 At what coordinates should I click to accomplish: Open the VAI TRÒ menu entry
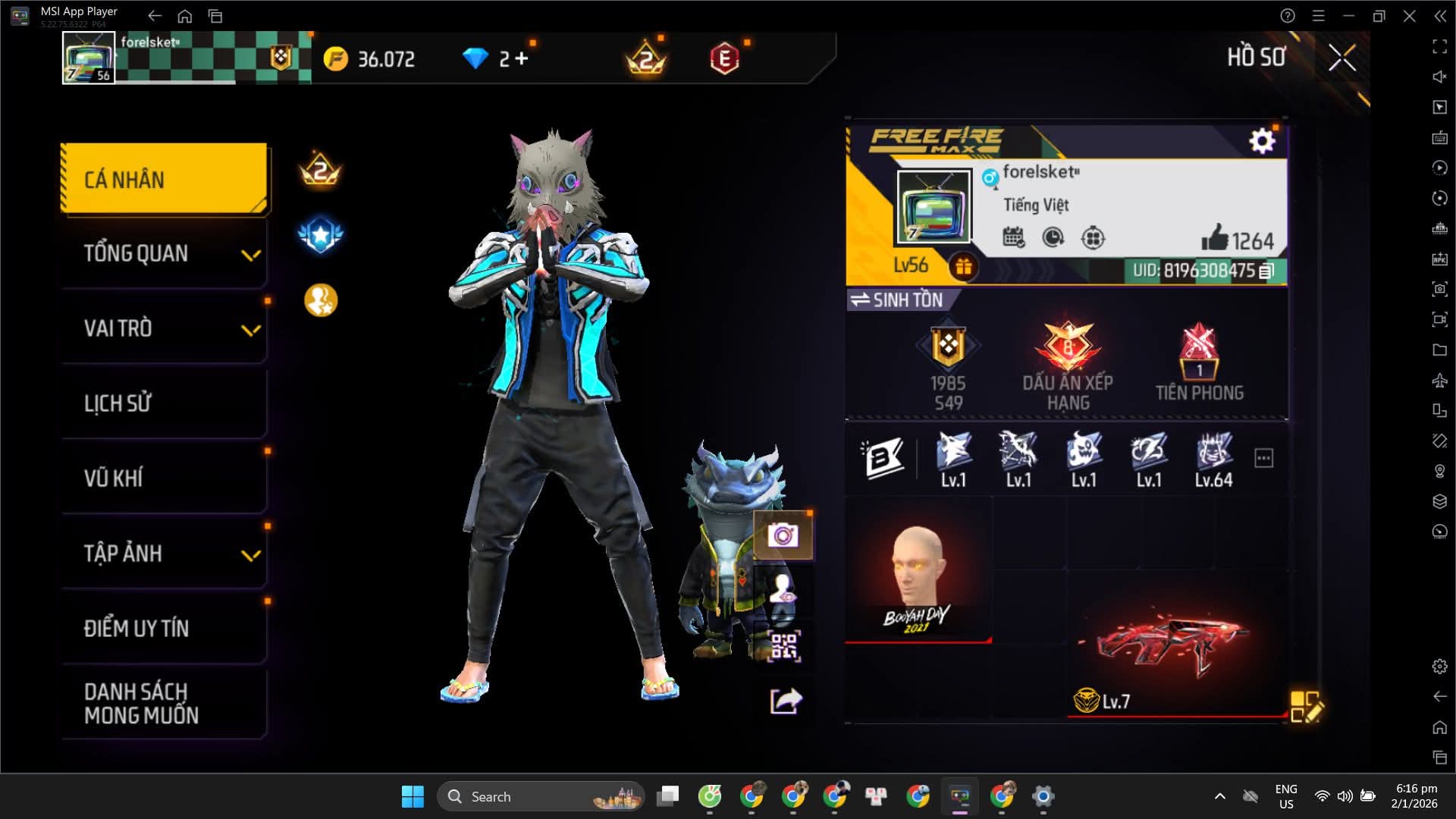(164, 328)
